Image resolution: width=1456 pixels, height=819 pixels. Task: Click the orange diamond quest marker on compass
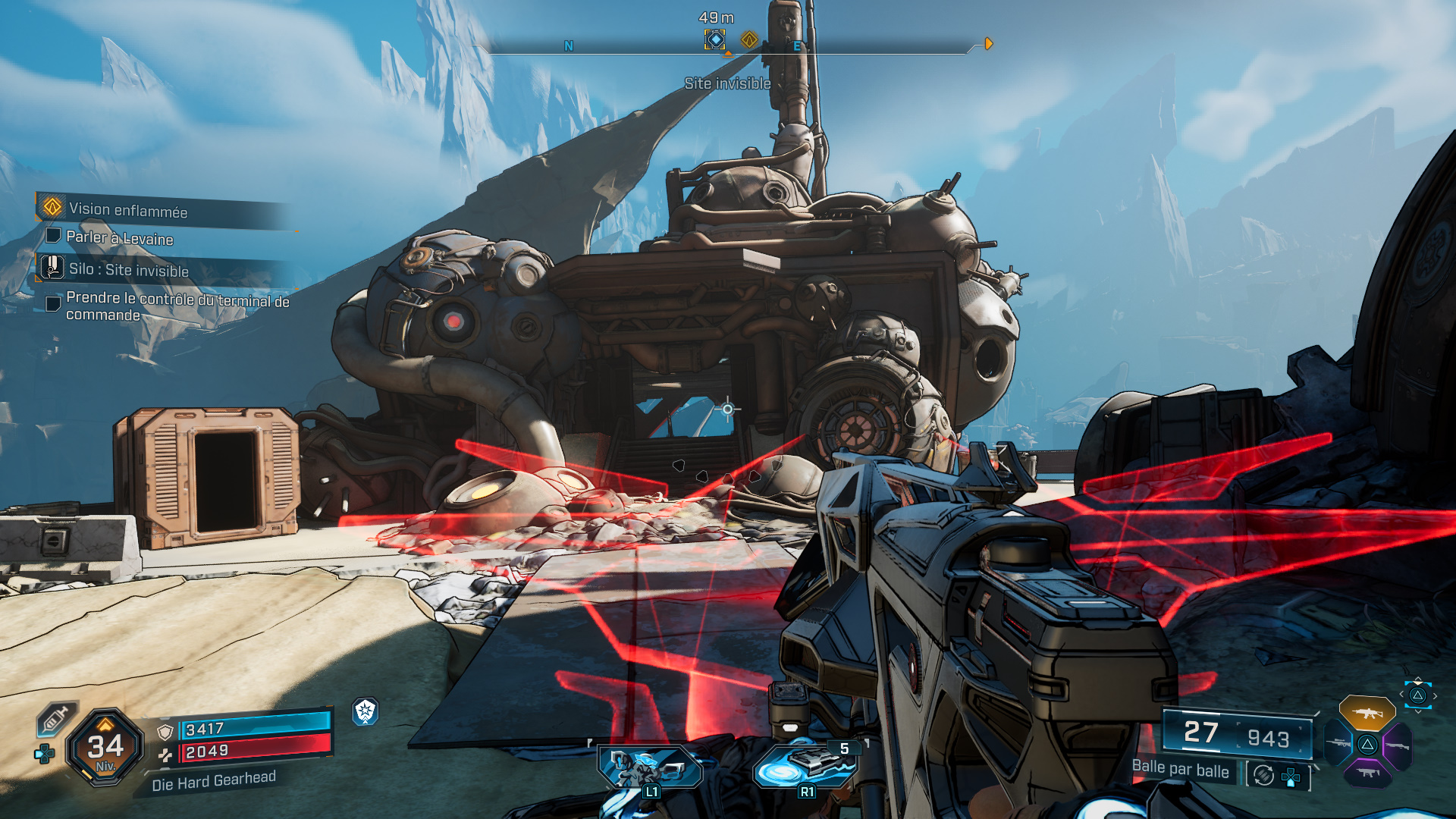coord(749,39)
